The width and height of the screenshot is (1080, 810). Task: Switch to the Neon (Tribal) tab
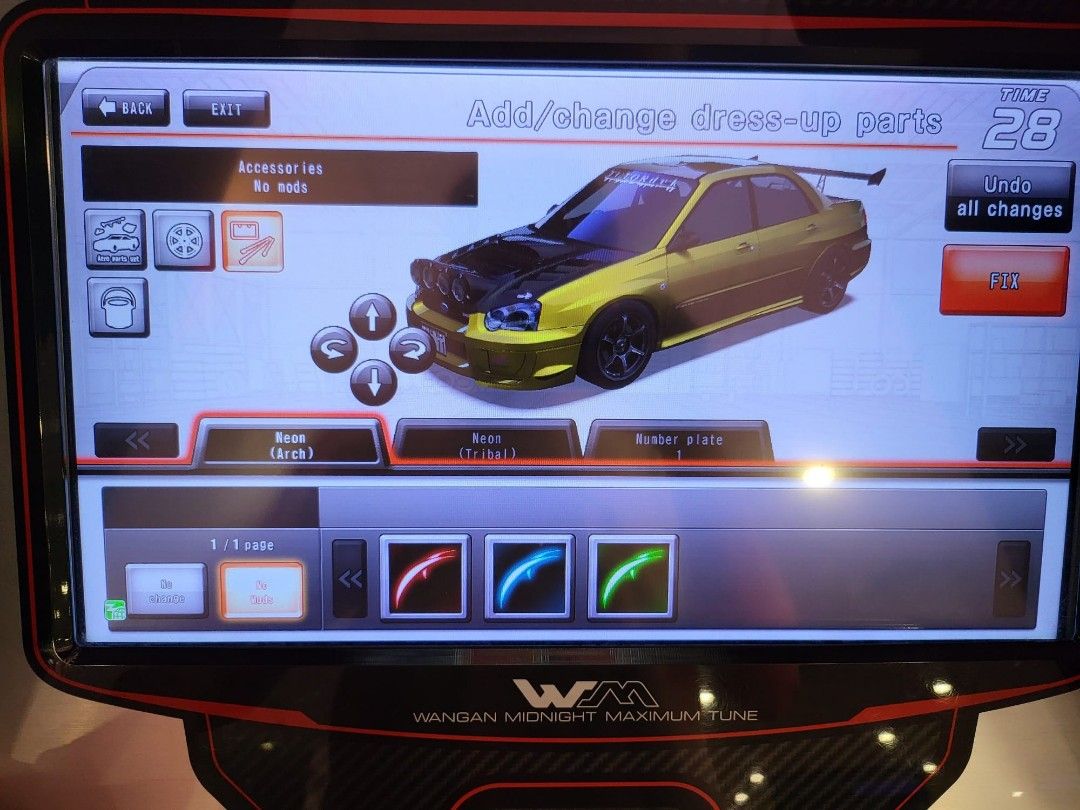pos(487,445)
